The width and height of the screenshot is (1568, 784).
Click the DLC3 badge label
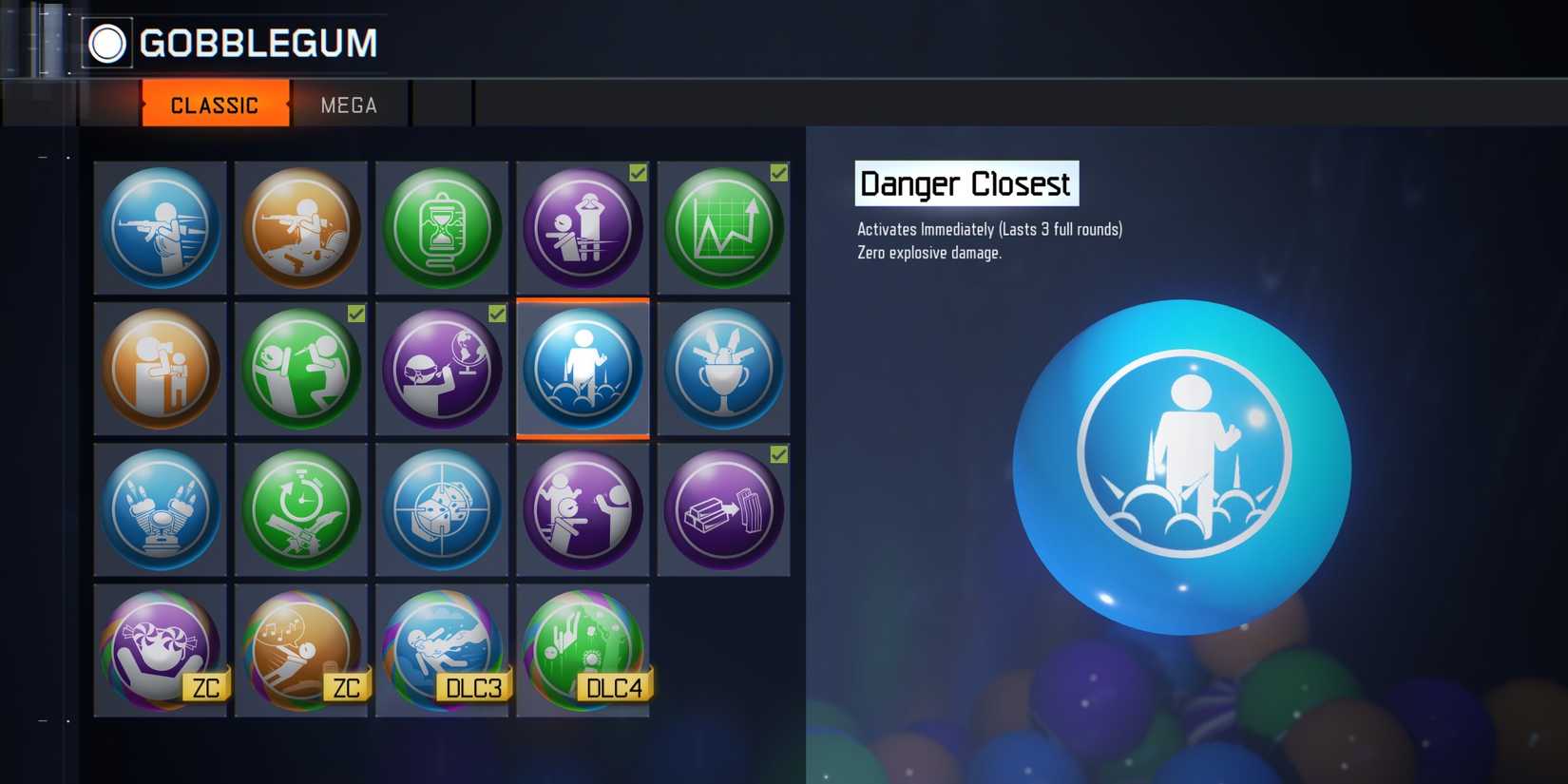[472, 688]
